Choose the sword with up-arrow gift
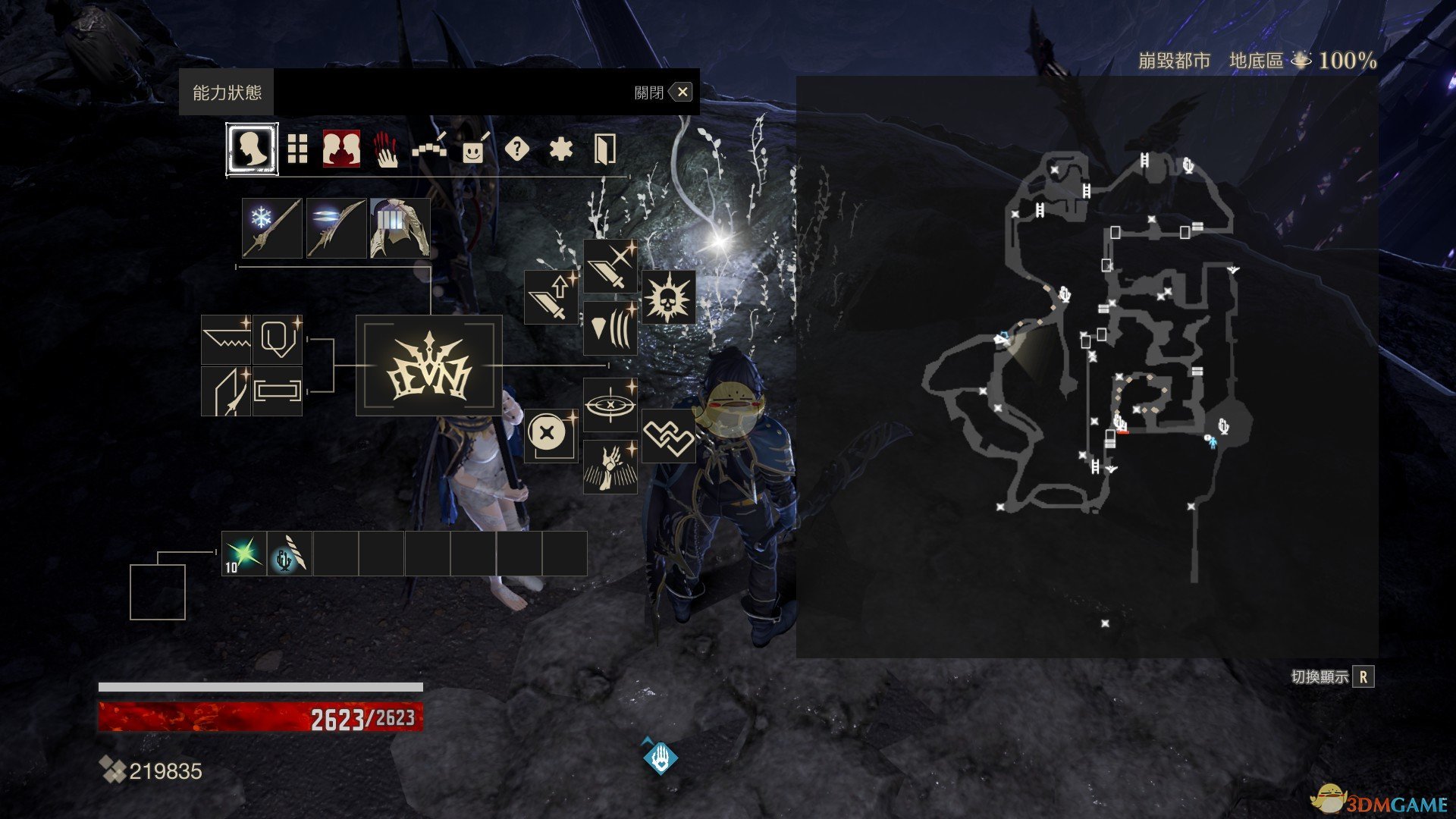Image resolution: width=1456 pixels, height=819 pixels. click(x=551, y=297)
